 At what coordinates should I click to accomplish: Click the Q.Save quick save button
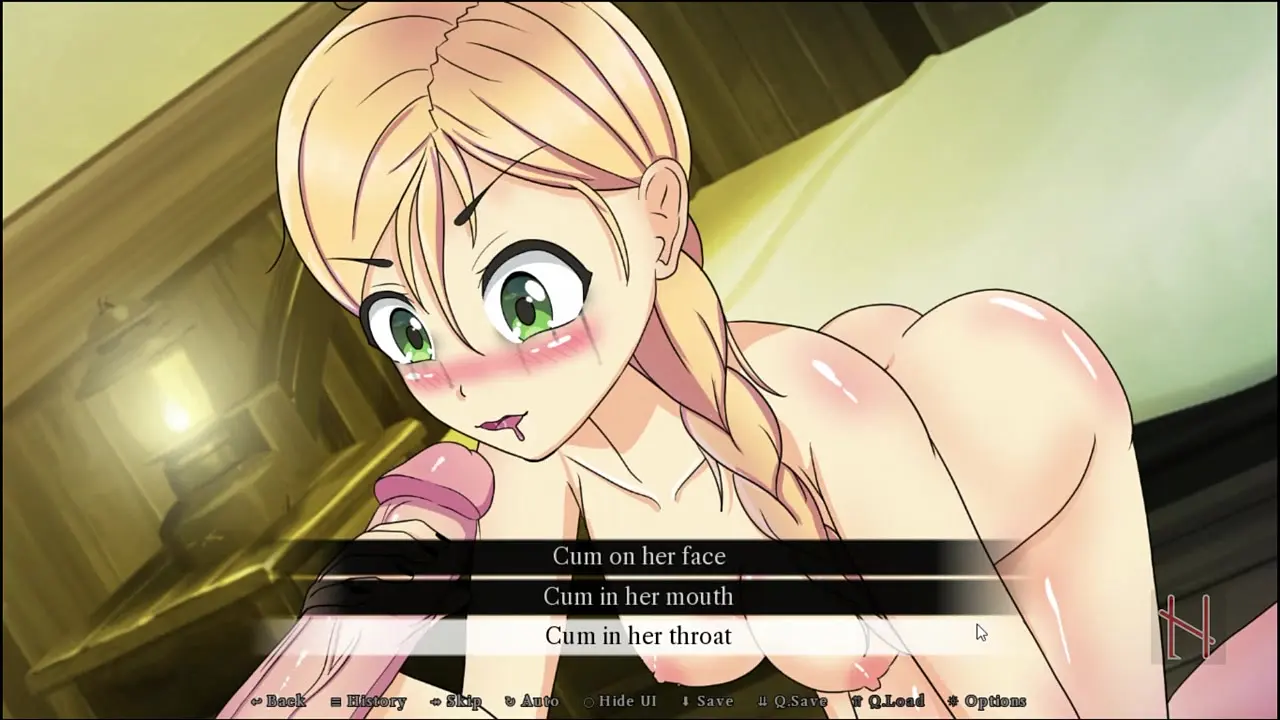pyautogui.click(x=792, y=701)
